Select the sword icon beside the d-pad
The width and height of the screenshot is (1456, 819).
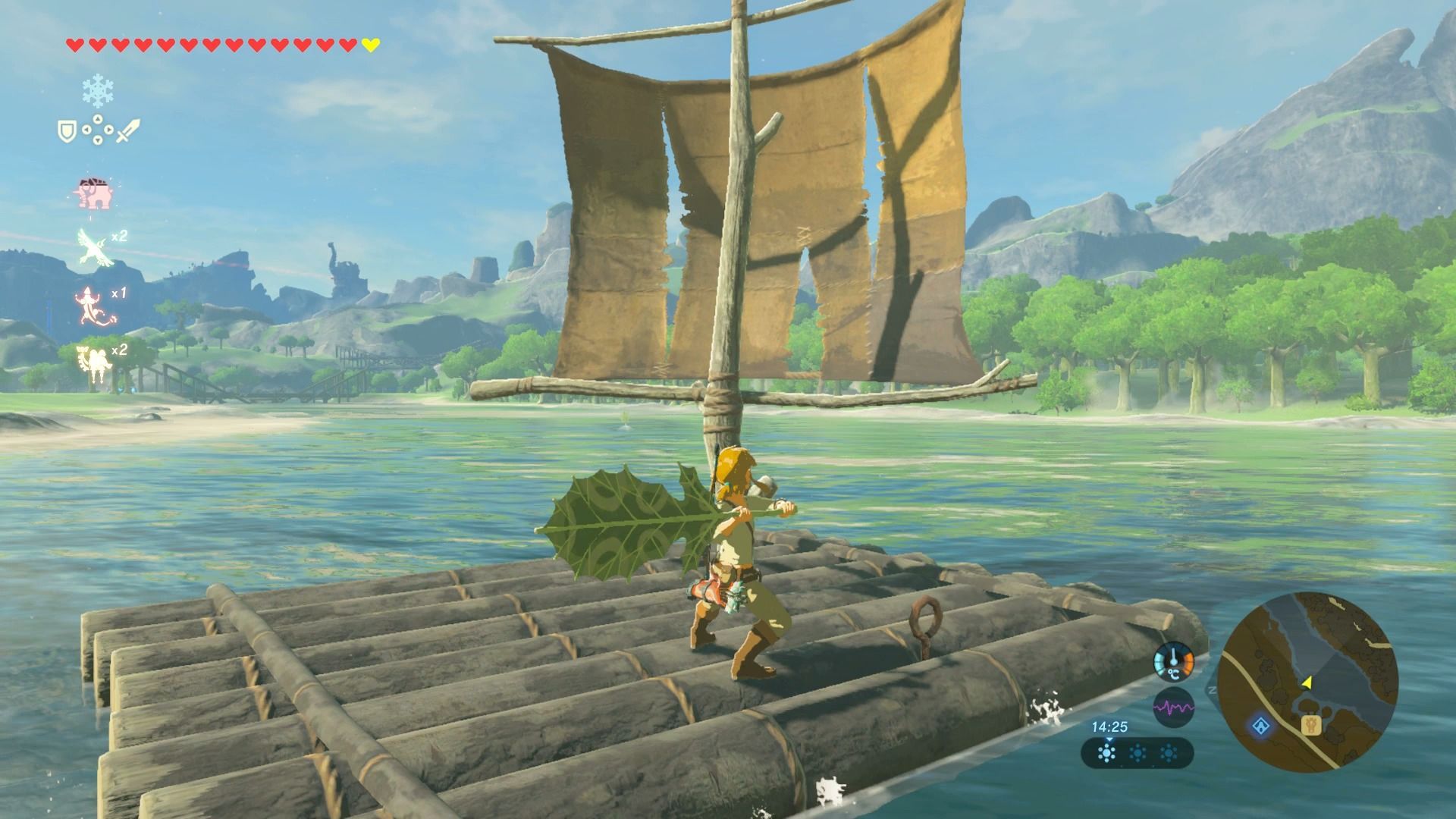pyautogui.click(x=128, y=132)
